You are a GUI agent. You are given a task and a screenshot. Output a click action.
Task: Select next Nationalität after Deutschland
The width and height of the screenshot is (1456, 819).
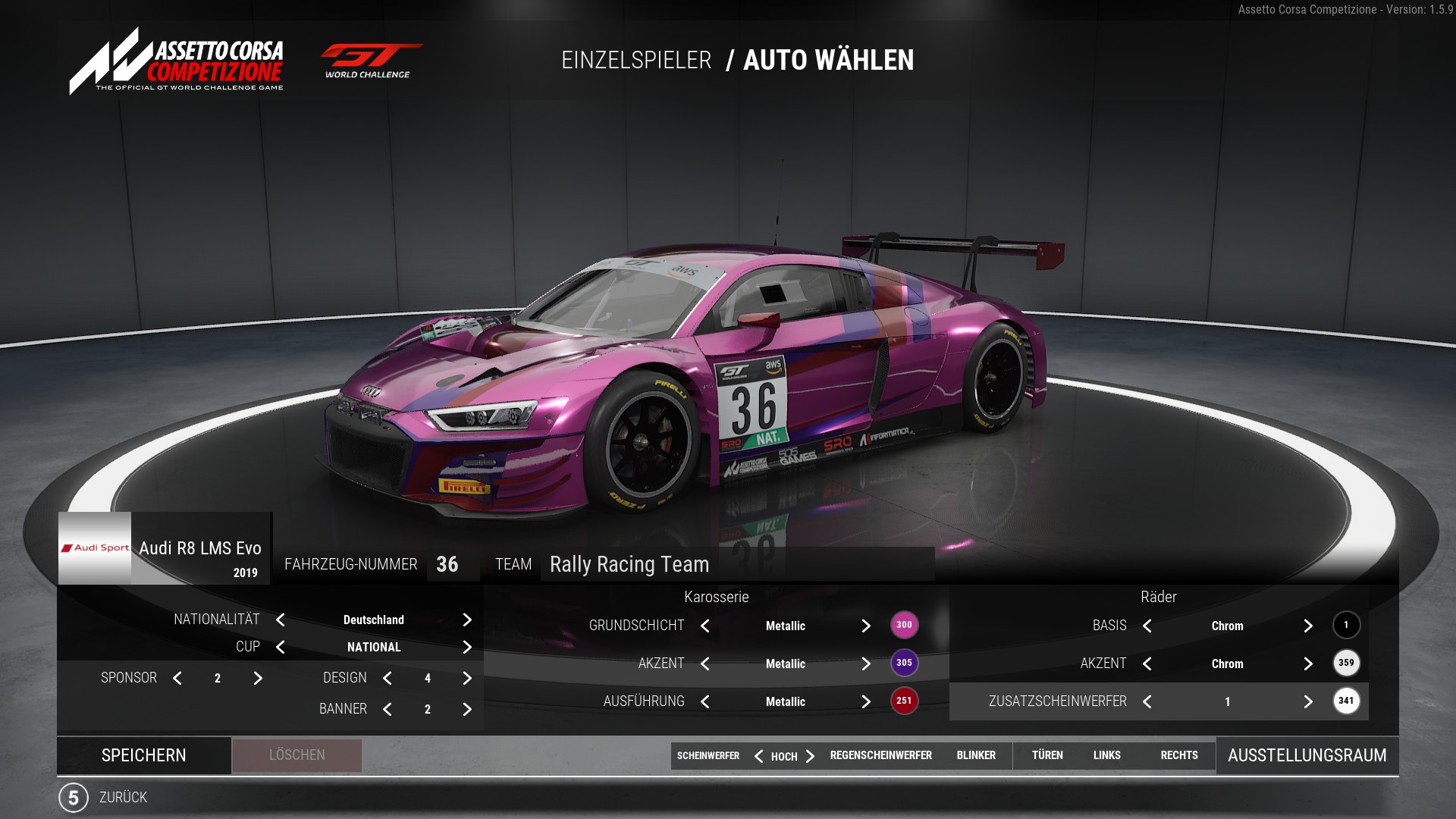pyautogui.click(x=467, y=620)
